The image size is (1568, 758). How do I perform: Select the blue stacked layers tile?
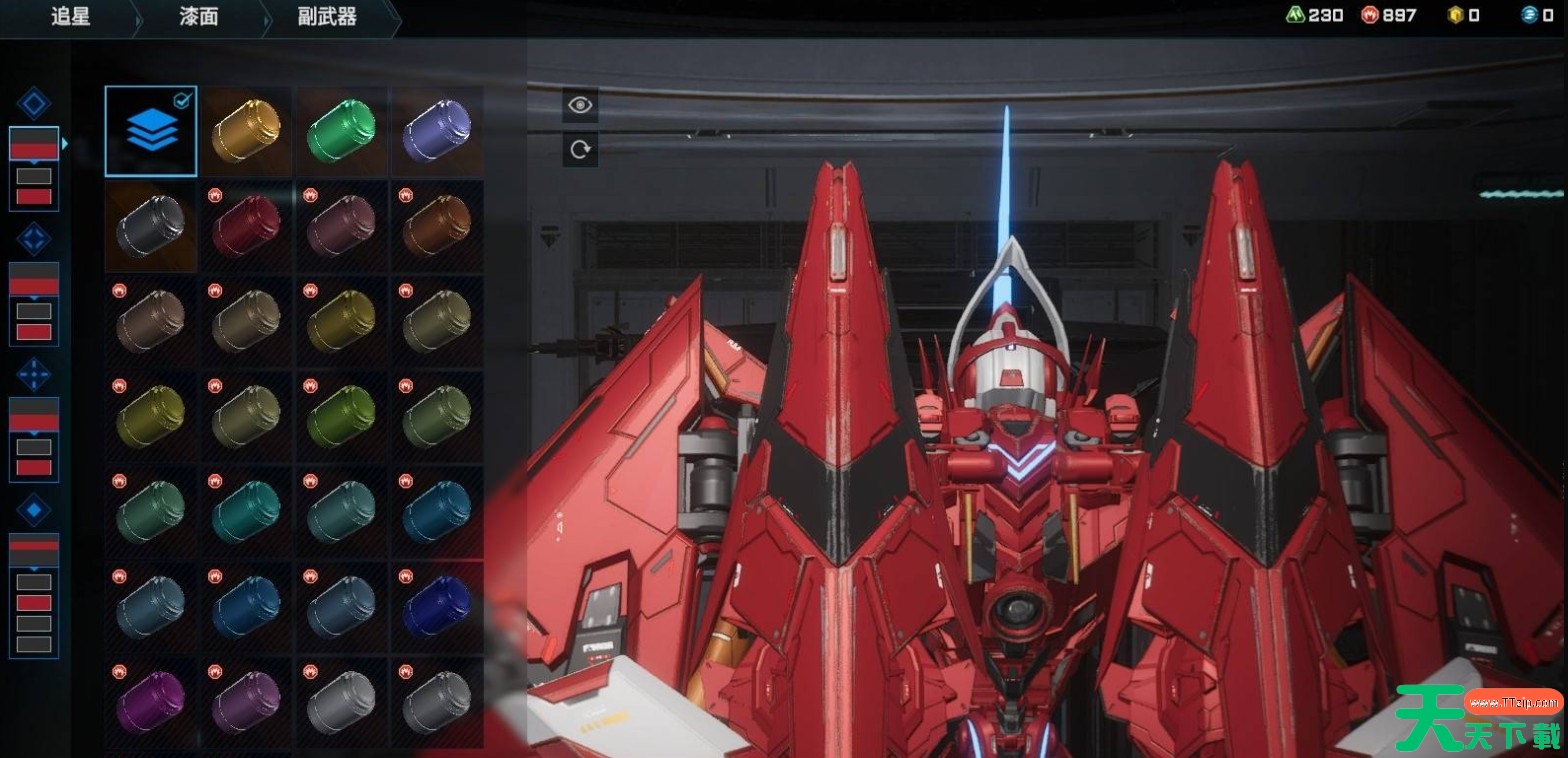coord(151,131)
